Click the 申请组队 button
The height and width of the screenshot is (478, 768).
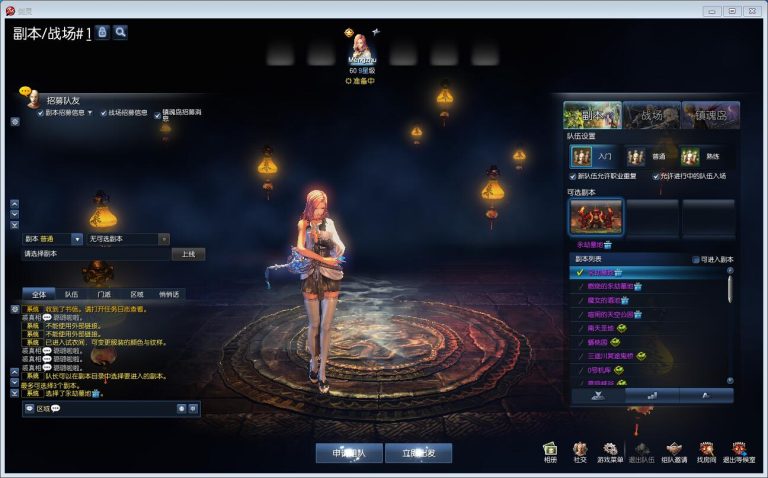(349, 453)
